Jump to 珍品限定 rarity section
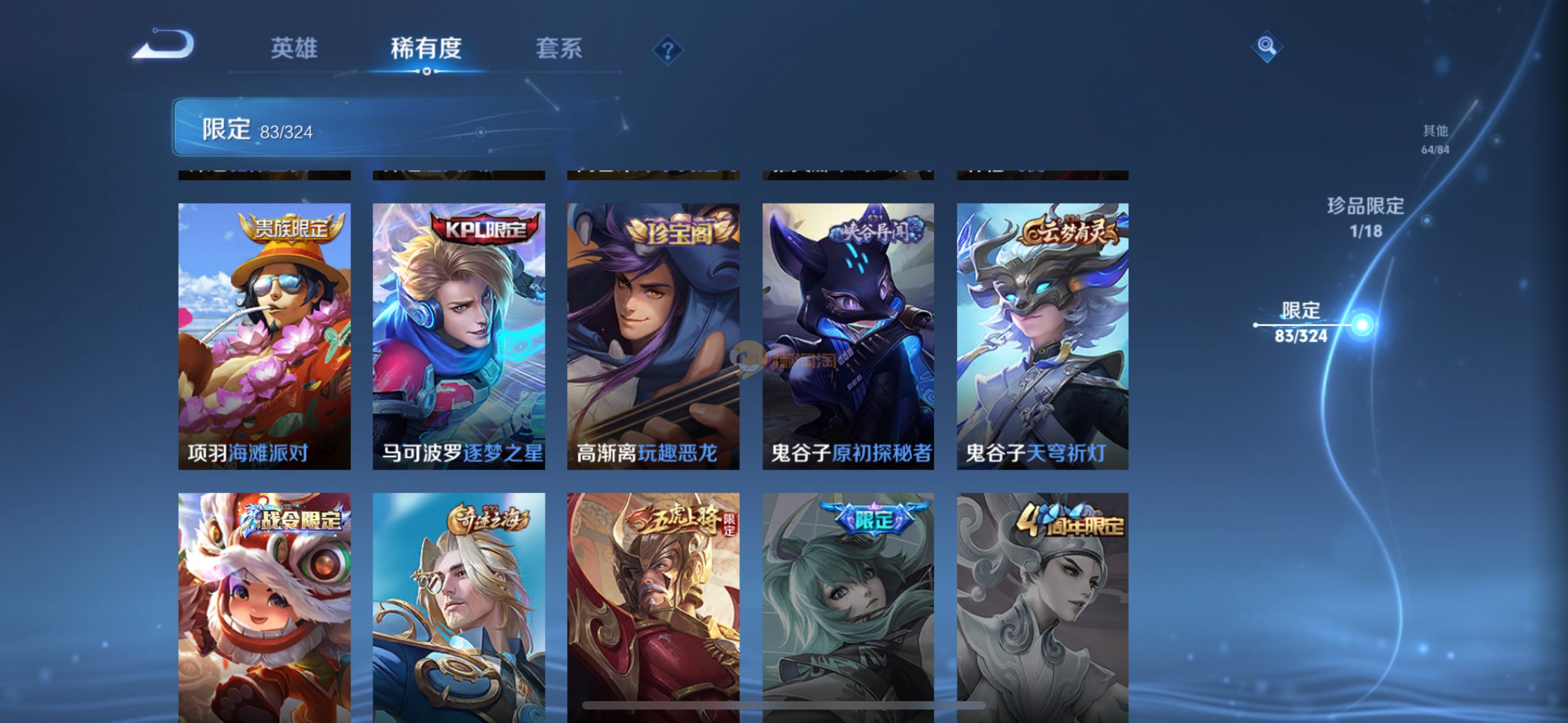The height and width of the screenshot is (723, 1568). pos(1366,217)
